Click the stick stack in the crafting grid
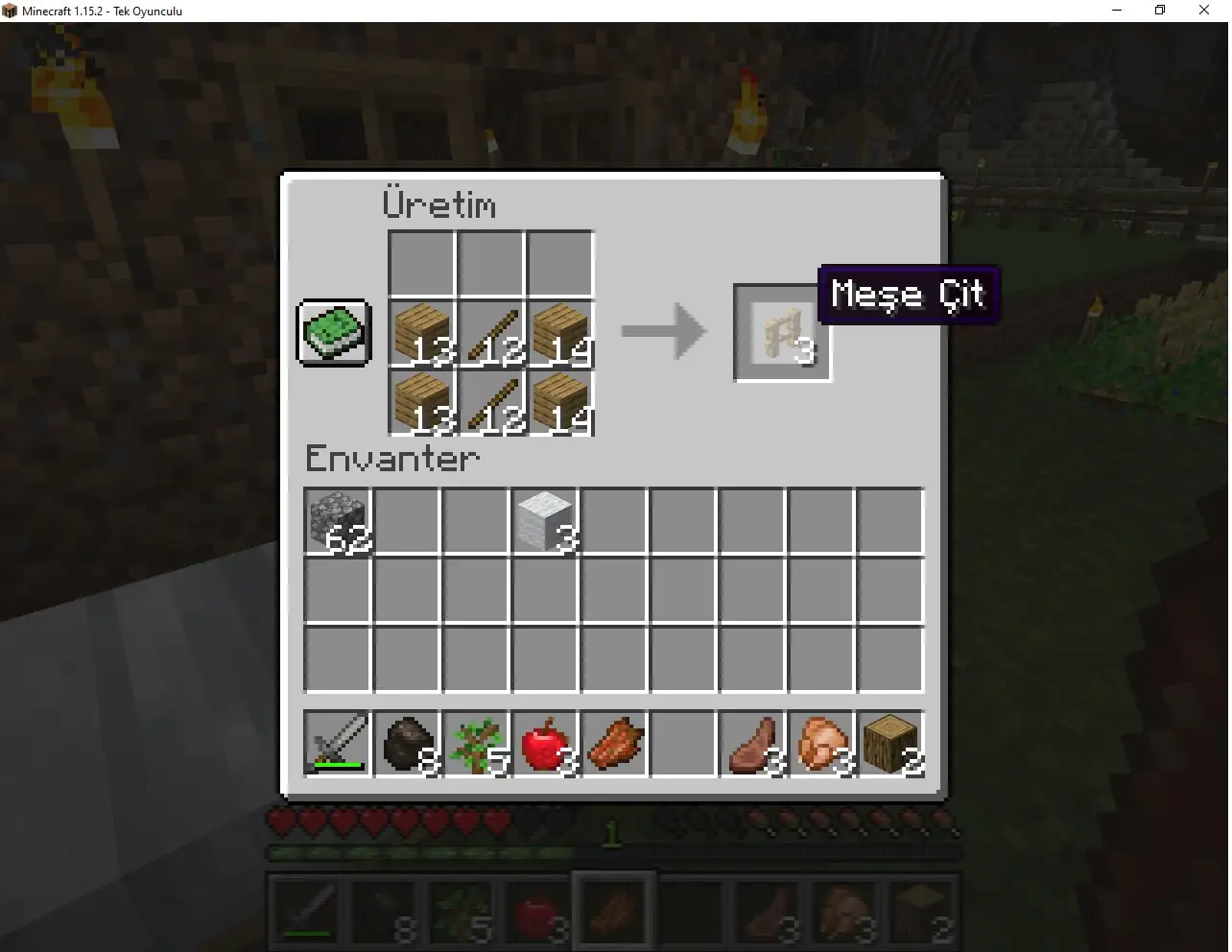The image size is (1232, 952). (x=490, y=333)
